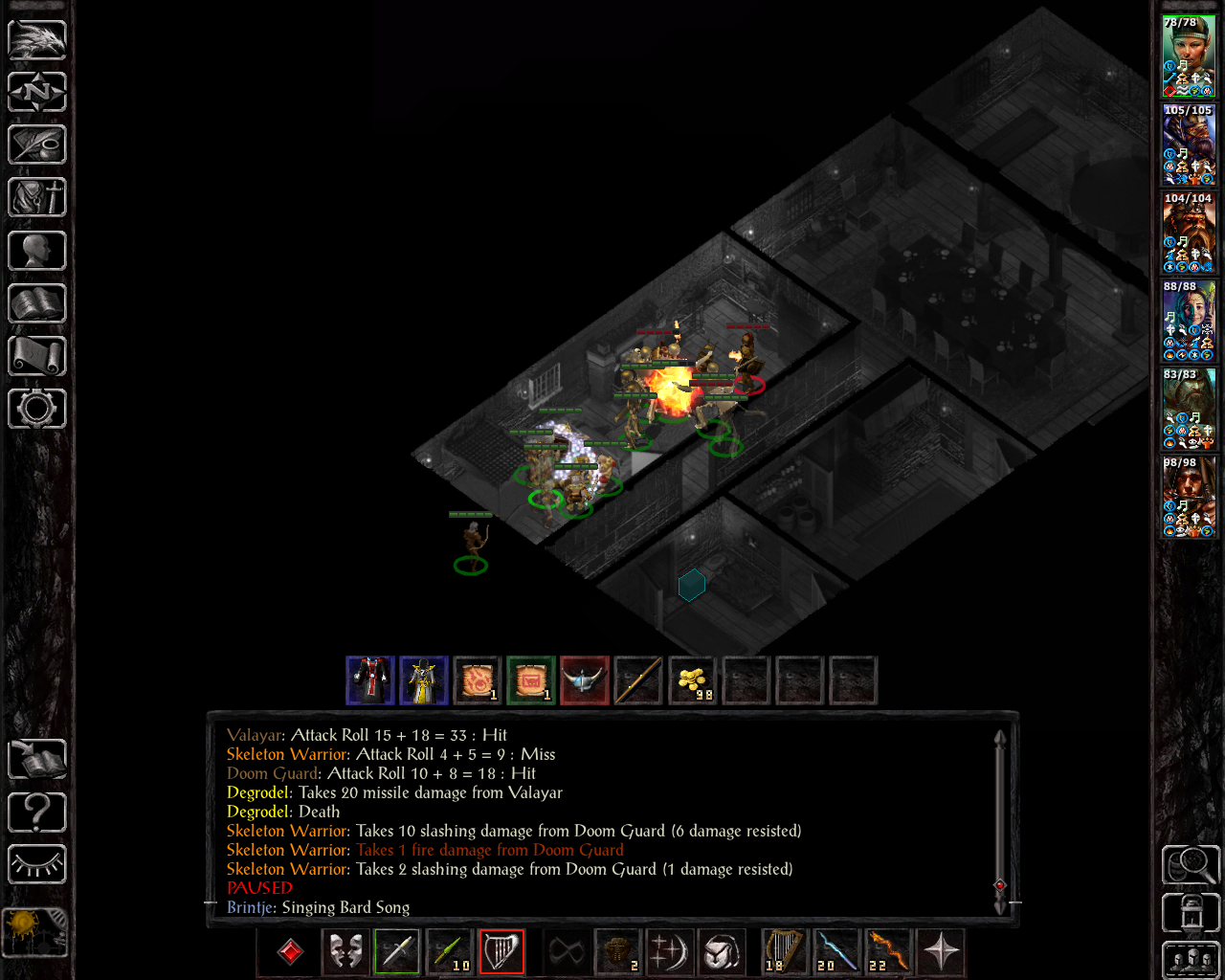Select the 88/88 blue-skinned woman portrait

click(x=1189, y=322)
